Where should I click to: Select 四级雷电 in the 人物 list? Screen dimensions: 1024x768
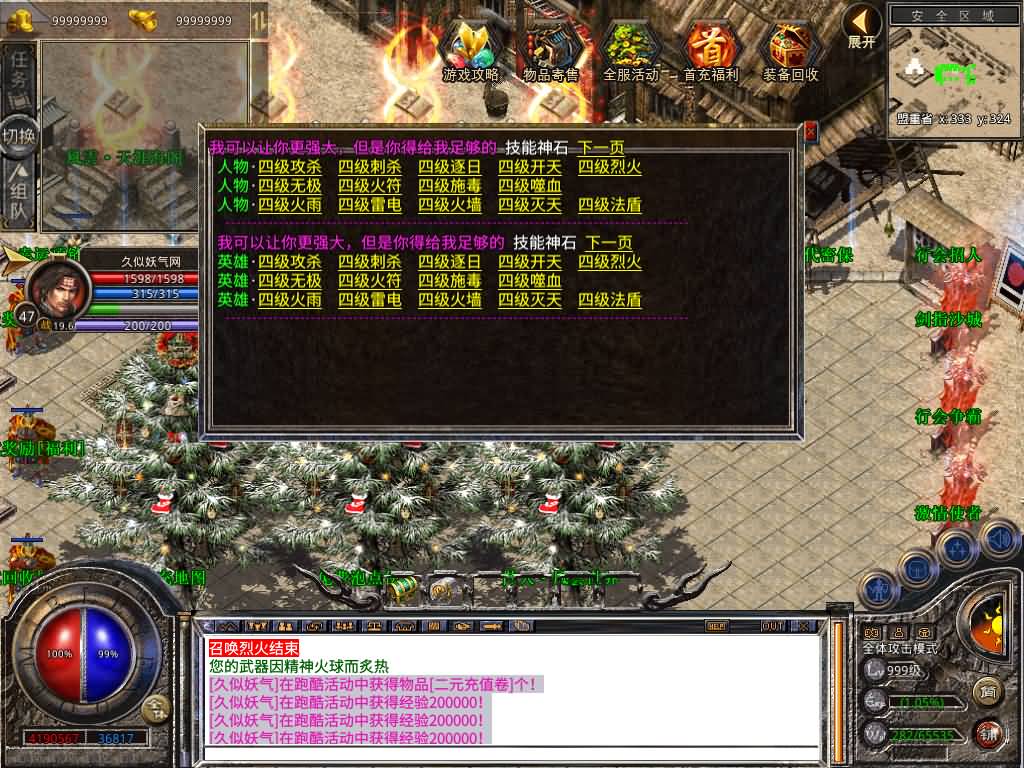click(370, 205)
